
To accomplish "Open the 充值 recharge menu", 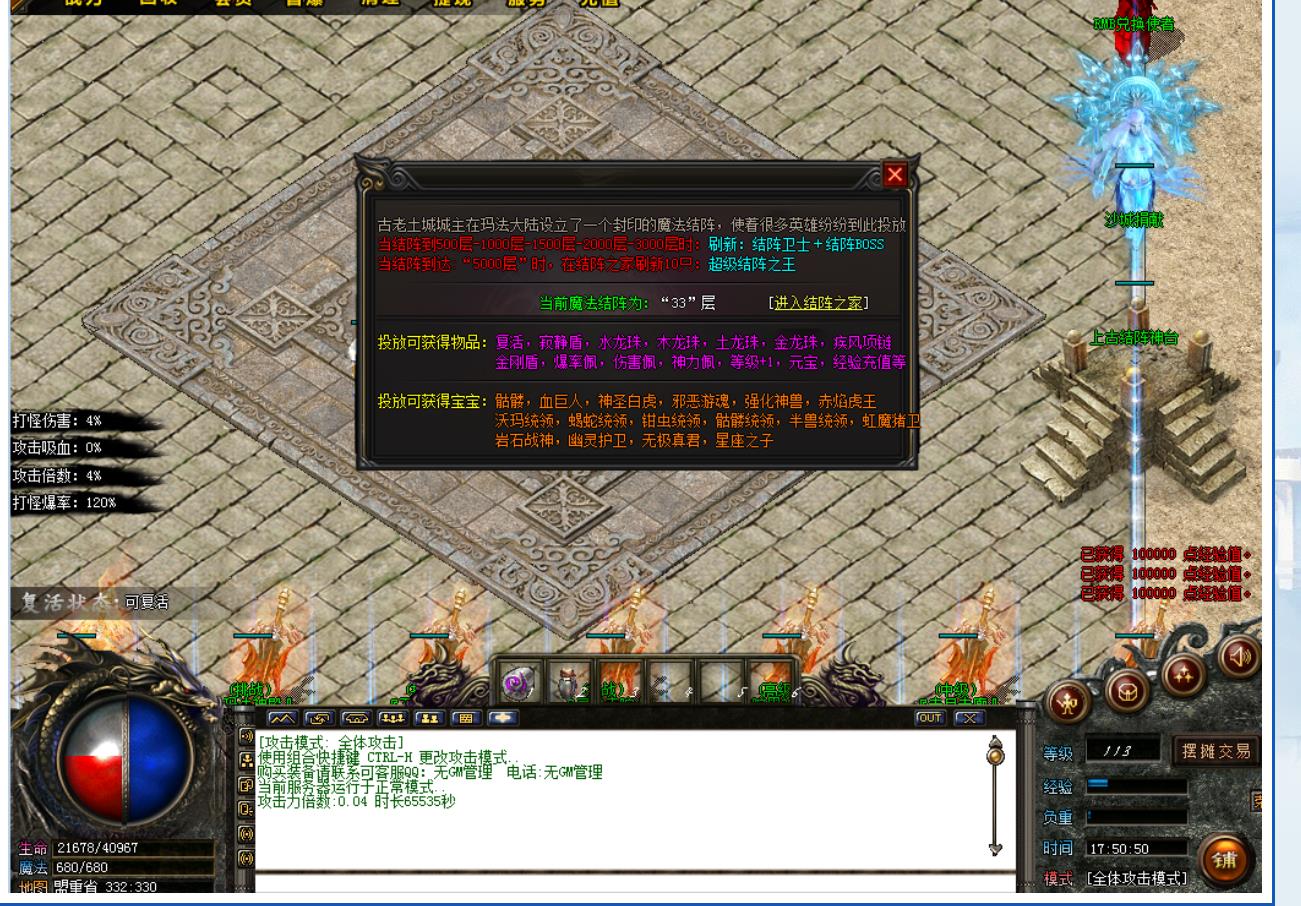I will coord(600,3).
